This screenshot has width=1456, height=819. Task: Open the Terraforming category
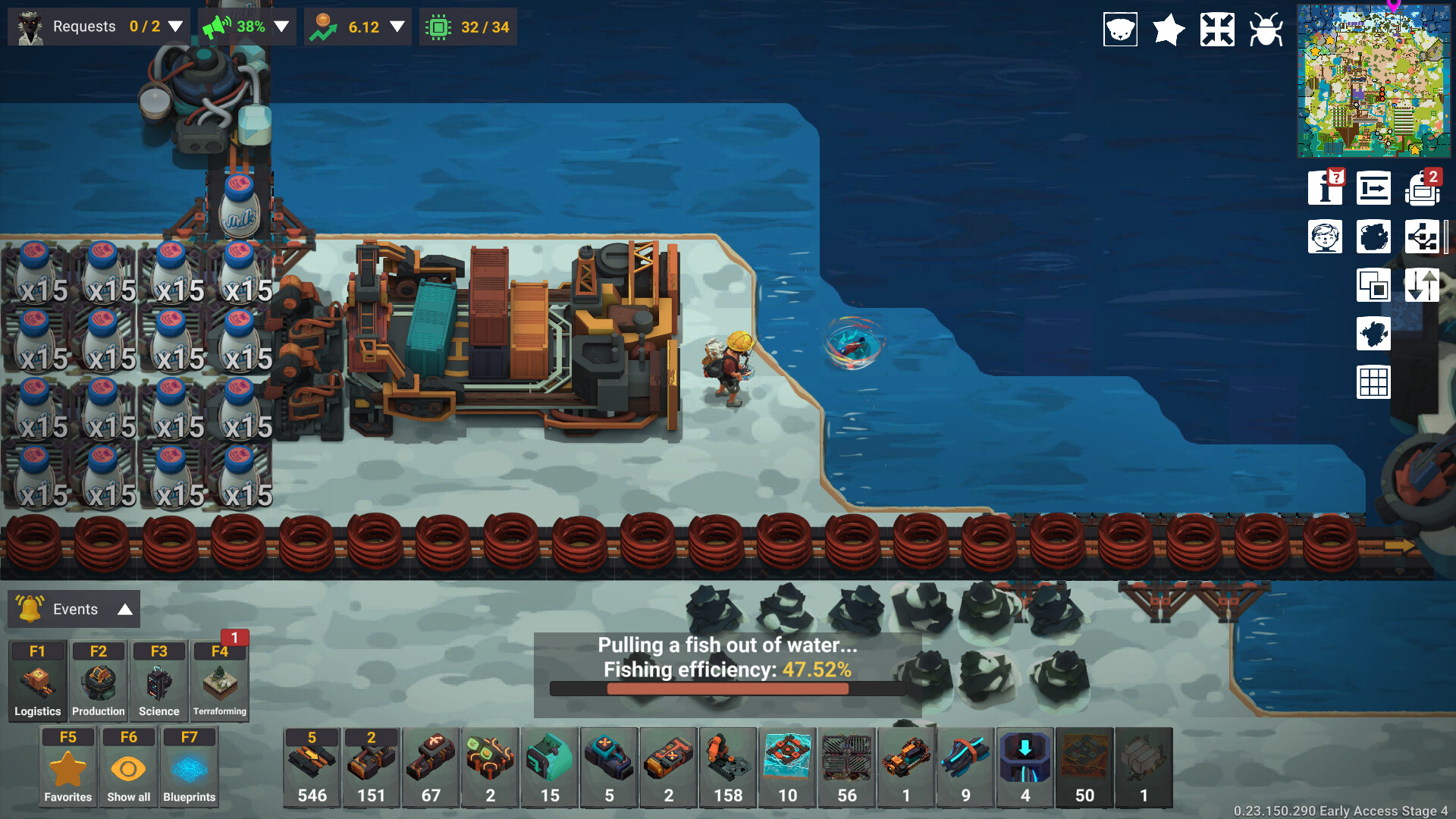point(219,680)
